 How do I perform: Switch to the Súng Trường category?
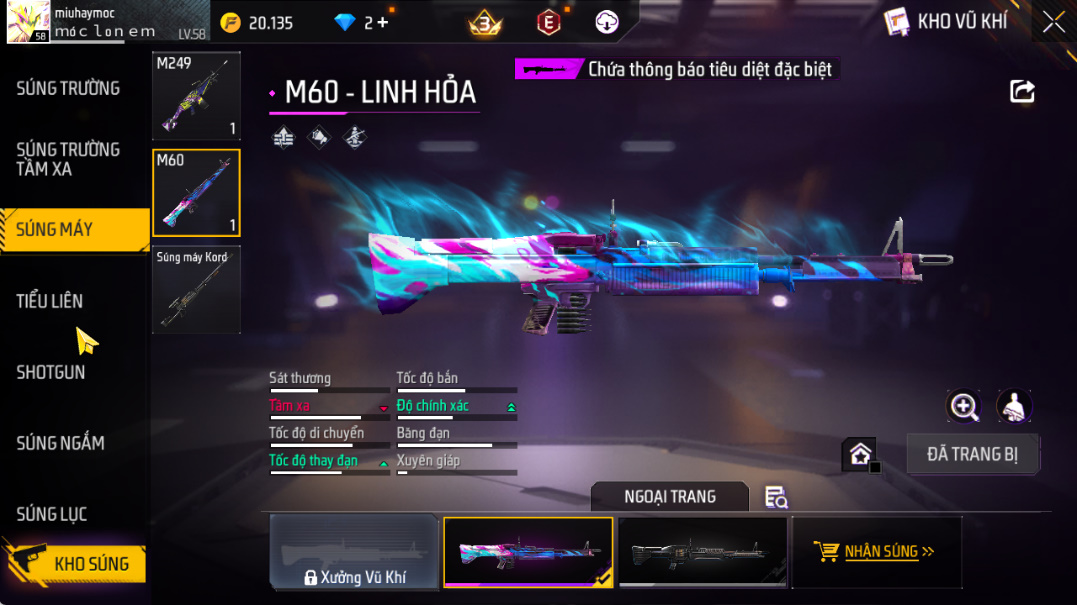click(x=68, y=88)
